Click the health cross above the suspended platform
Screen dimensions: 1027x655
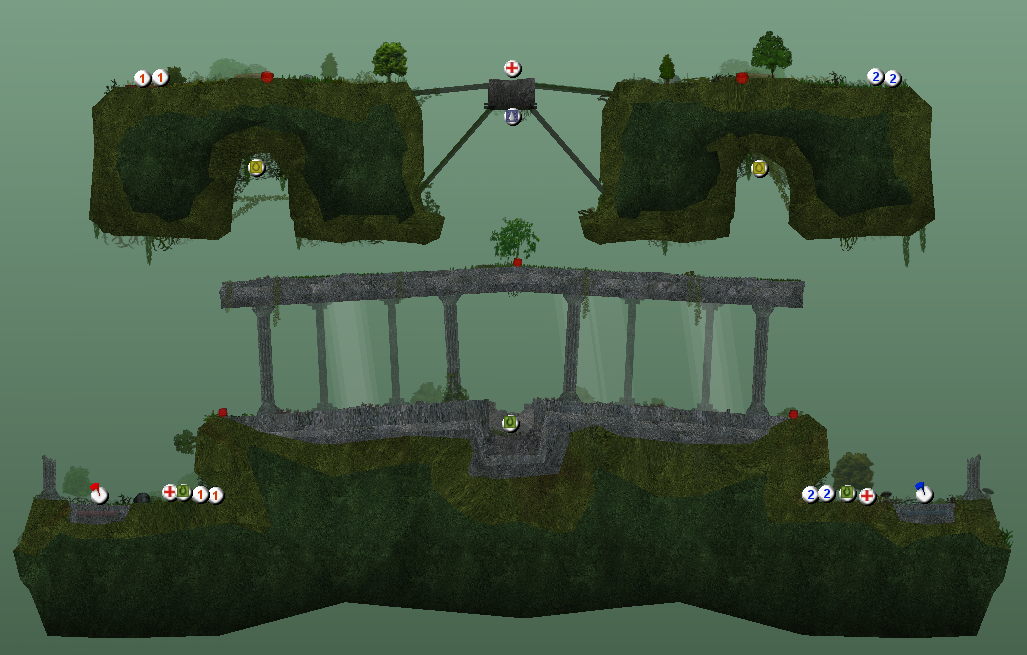(x=512, y=68)
